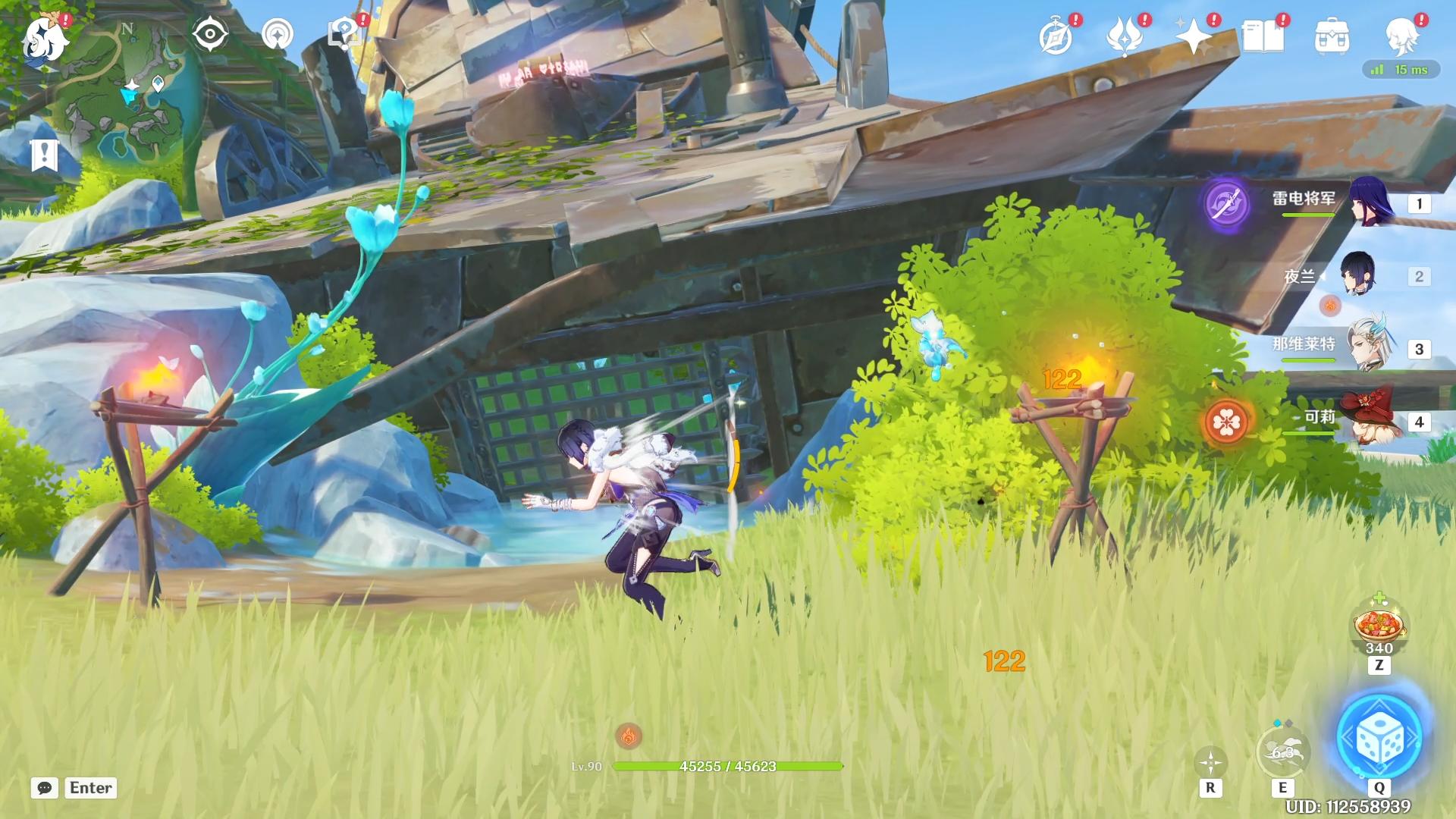This screenshot has width=1456, height=819.
Task: Open the question-mark tutorial icon
Action: (x=344, y=34)
